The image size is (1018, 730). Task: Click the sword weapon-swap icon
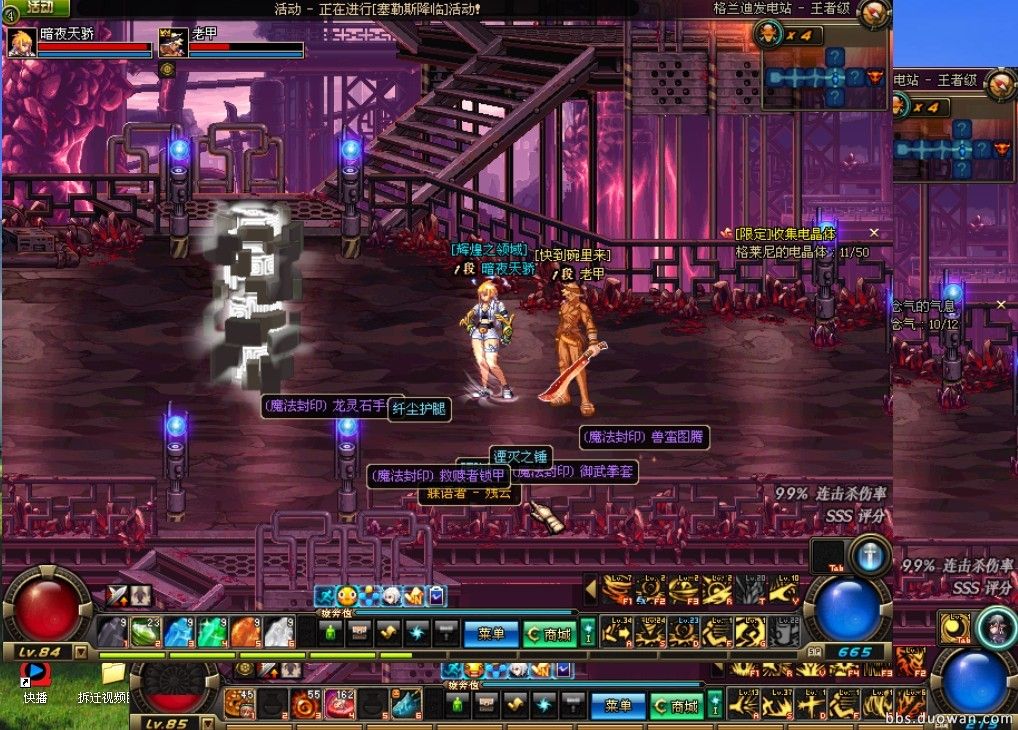(x=118, y=595)
